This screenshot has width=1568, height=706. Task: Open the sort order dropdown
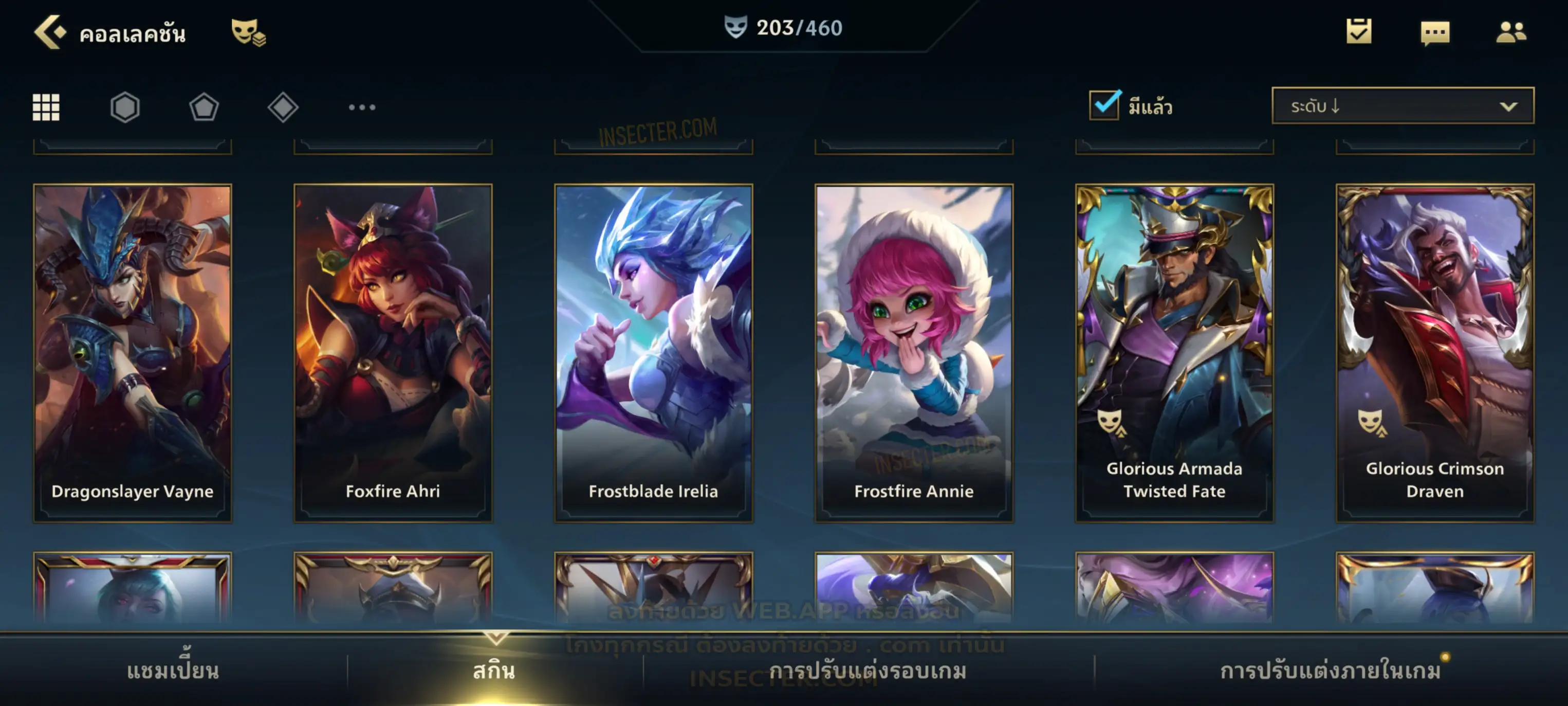pyautogui.click(x=1402, y=105)
